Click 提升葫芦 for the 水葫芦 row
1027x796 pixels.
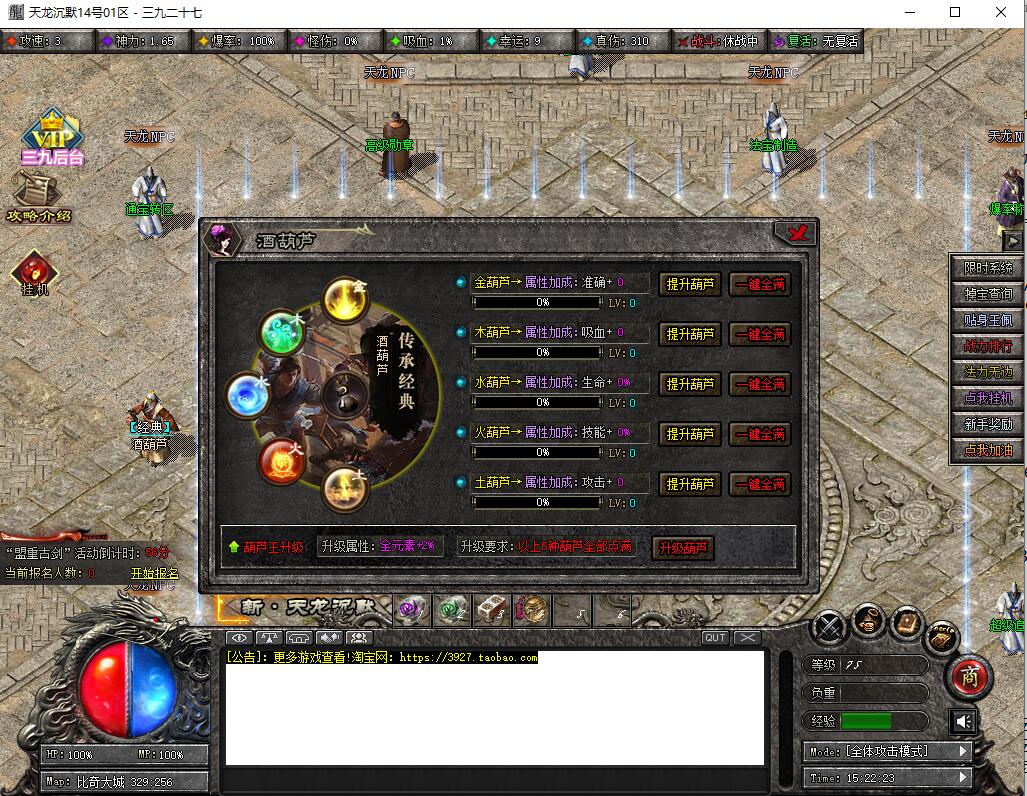(690, 384)
